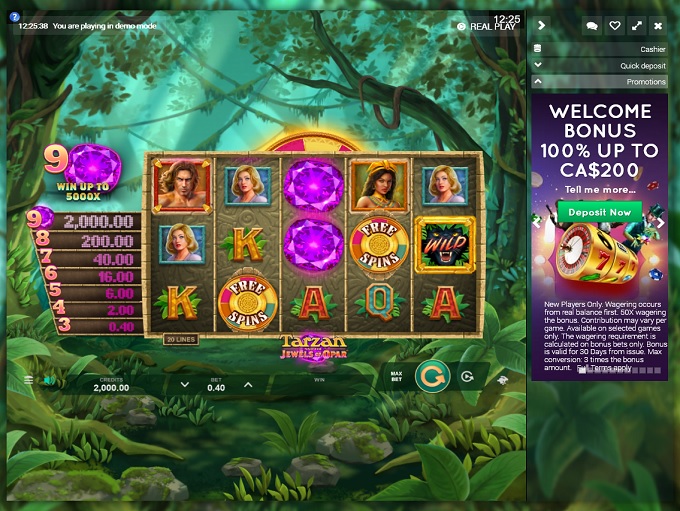
Task: Click the blue help question mark icon
Action: pyautogui.click(x=15, y=17)
